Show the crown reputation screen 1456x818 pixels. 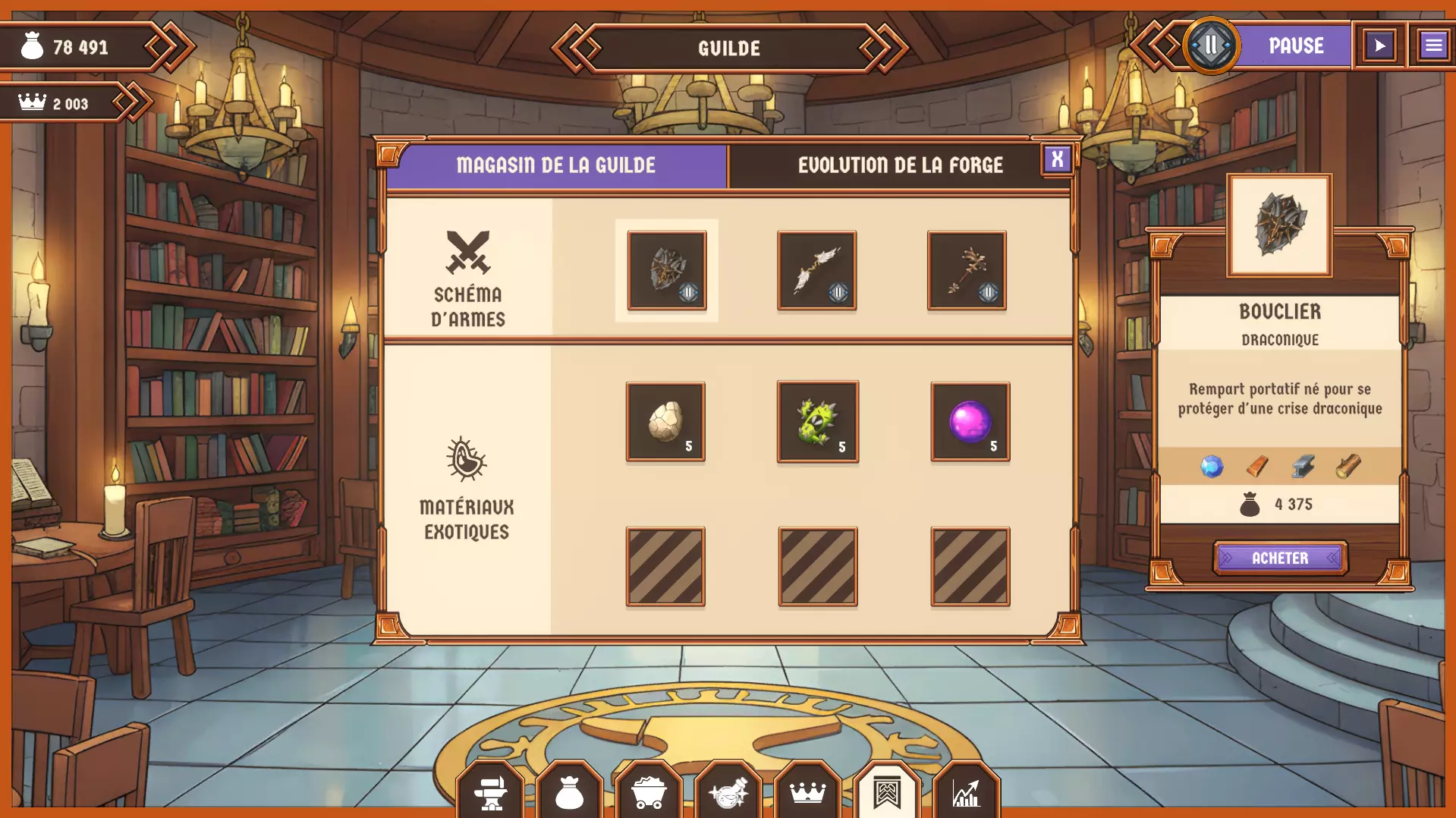click(x=807, y=793)
